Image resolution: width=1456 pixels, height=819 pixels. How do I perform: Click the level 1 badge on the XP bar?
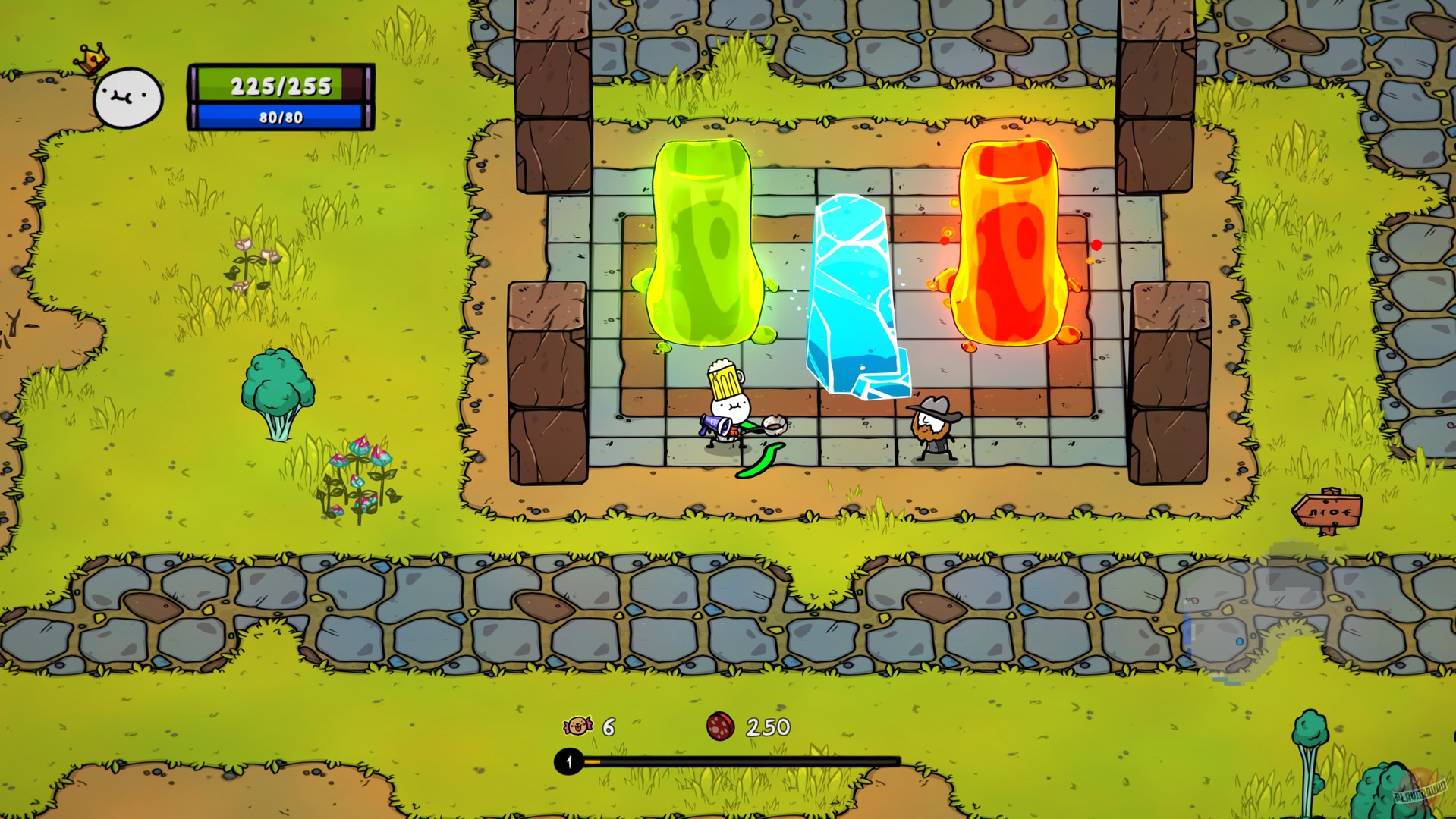click(566, 761)
